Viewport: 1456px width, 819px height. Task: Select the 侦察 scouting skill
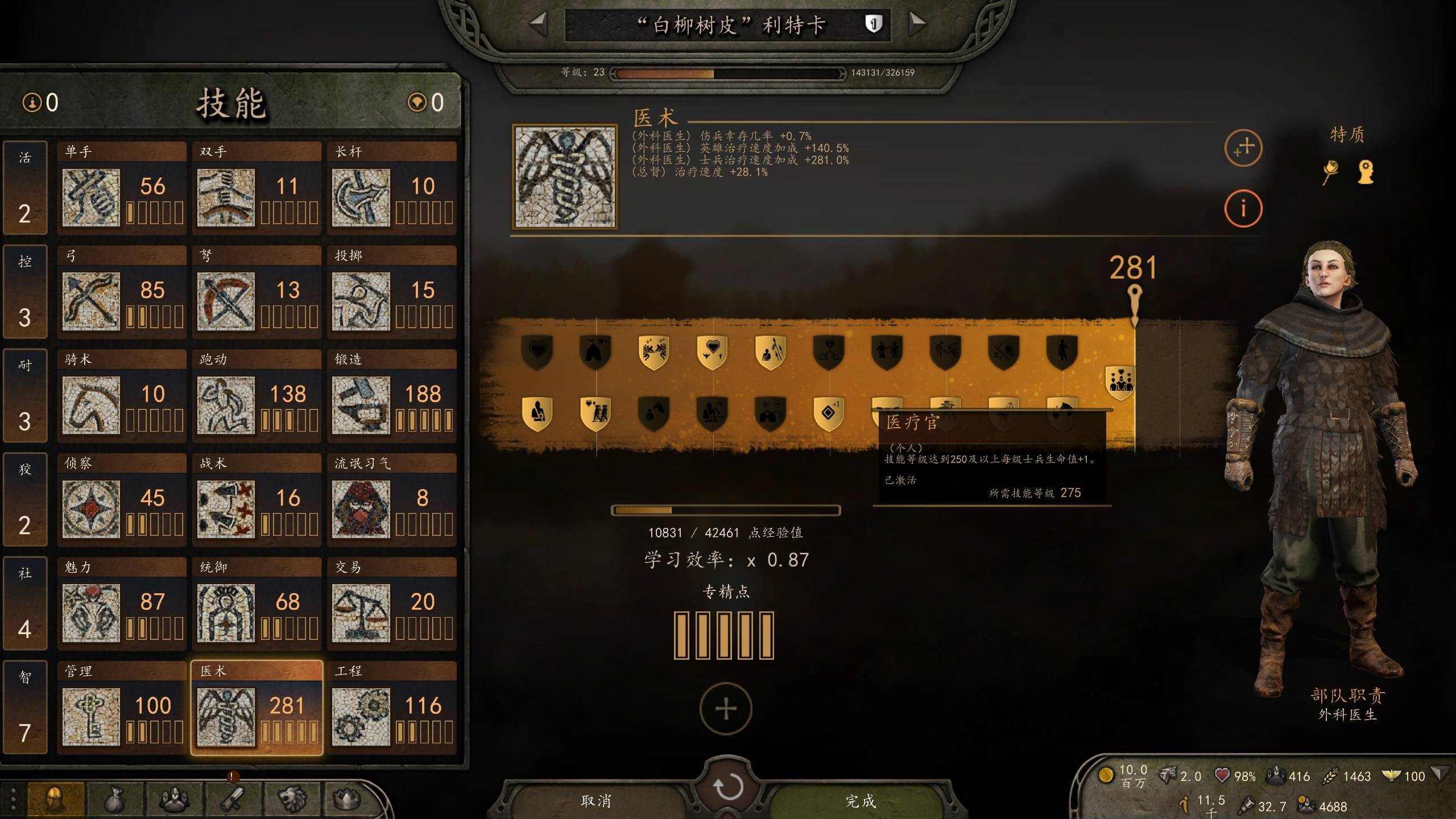pyautogui.click(x=122, y=500)
